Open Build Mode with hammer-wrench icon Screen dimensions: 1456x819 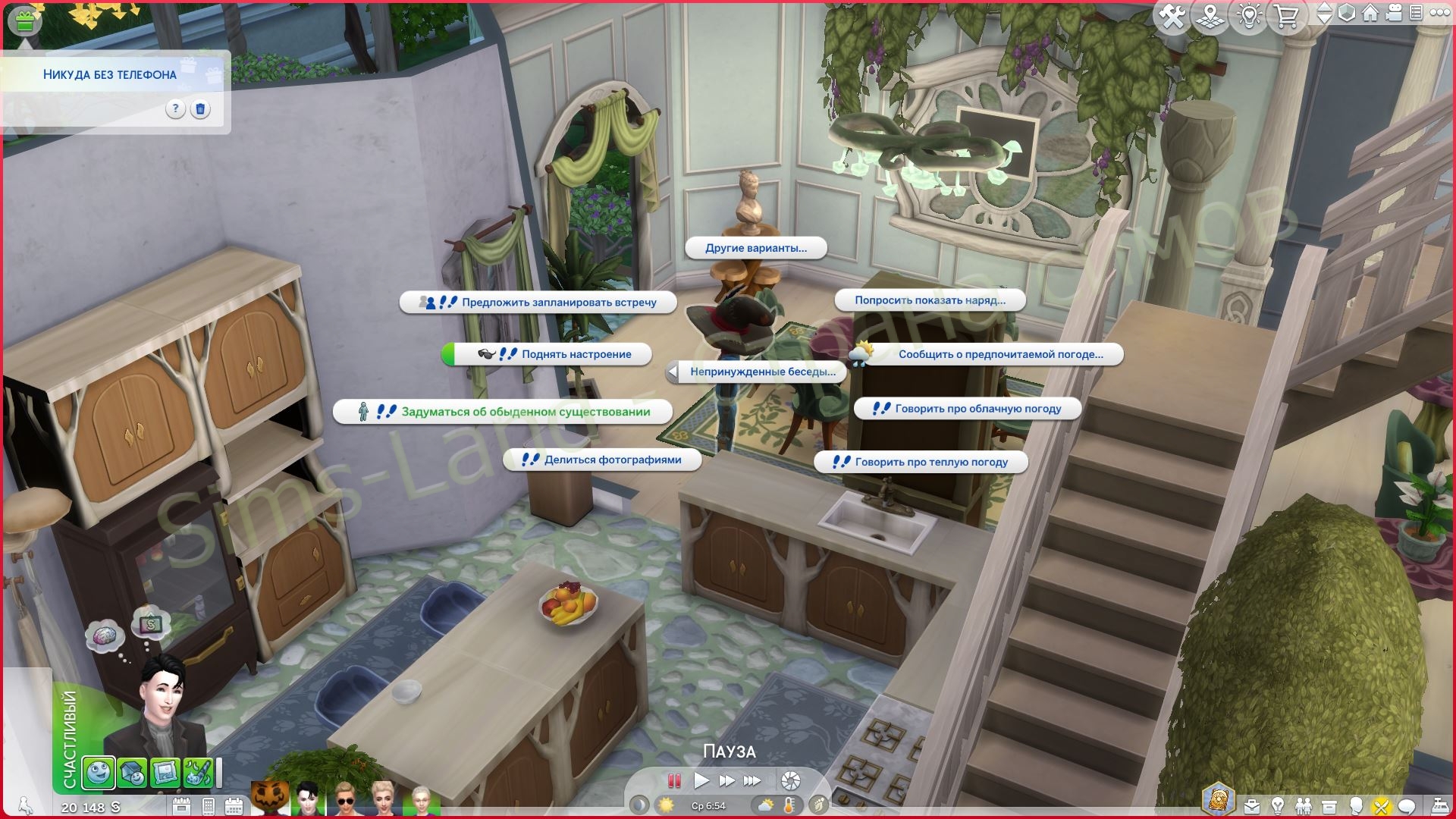[x=1172, y=17]
